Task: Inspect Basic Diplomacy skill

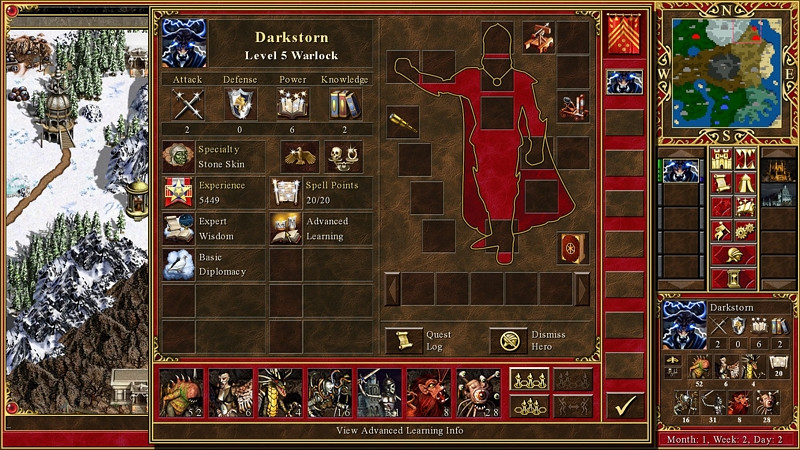Action: [x=178, y=265]
